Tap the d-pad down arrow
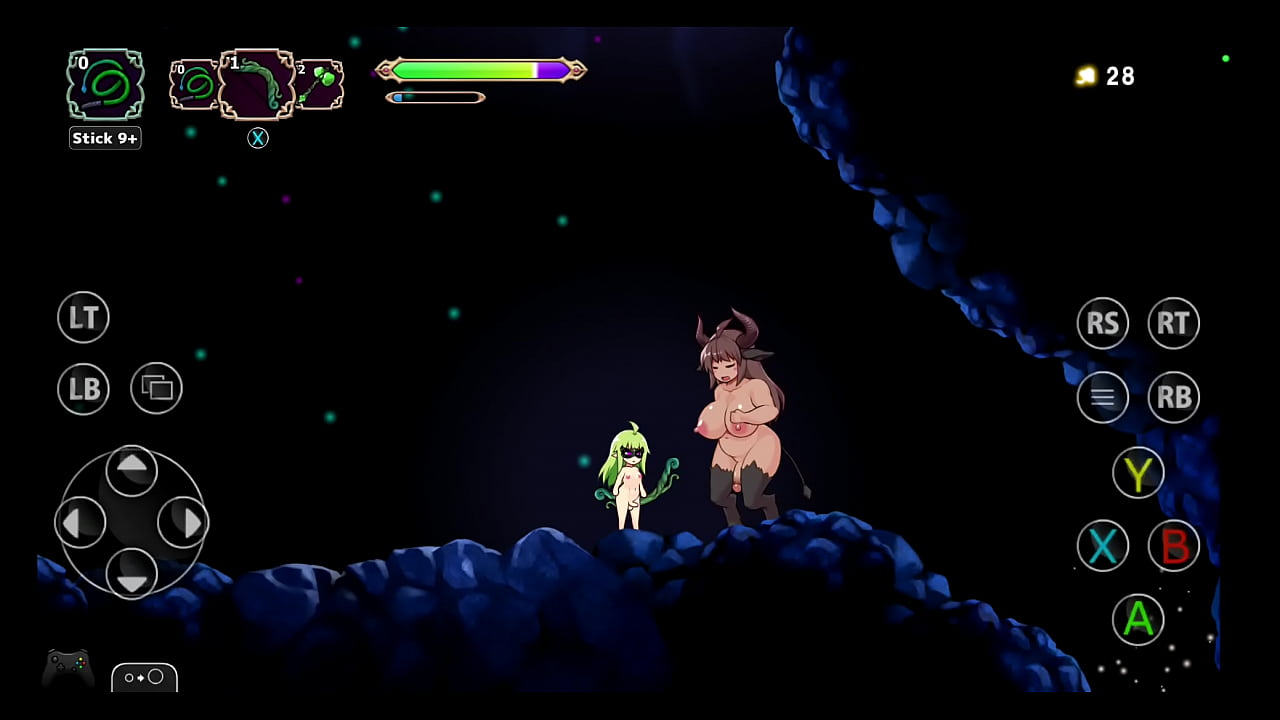 131,572
